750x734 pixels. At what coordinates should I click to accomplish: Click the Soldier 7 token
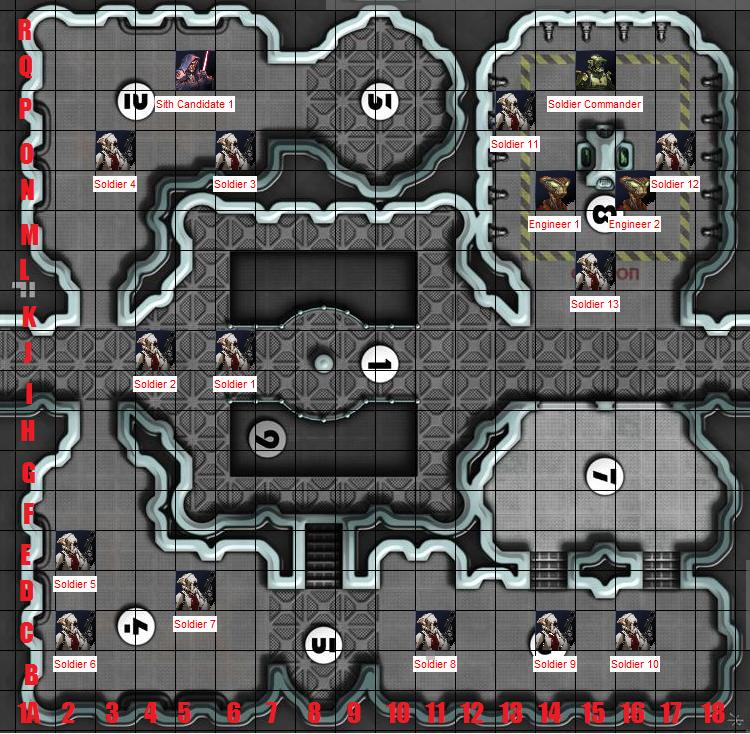195,590
